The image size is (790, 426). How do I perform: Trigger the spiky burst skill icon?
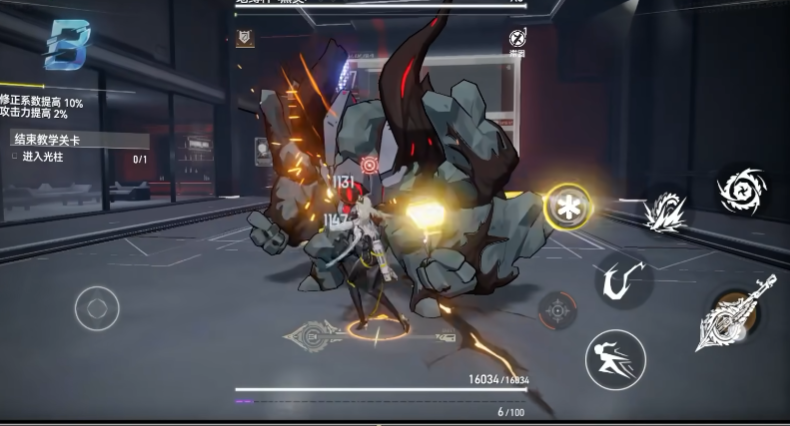click(665, 211)
